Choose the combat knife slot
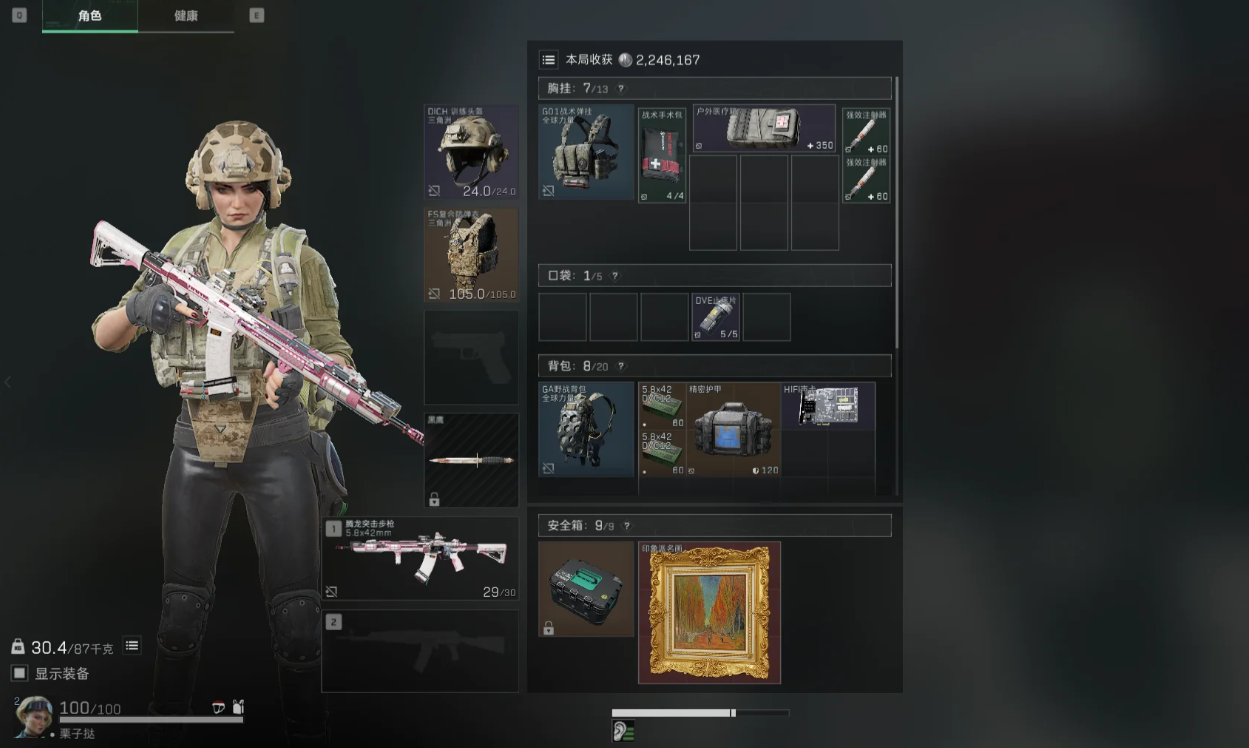Image resolution: width=1249 pixels, height=748 pixels. (471, 459)
